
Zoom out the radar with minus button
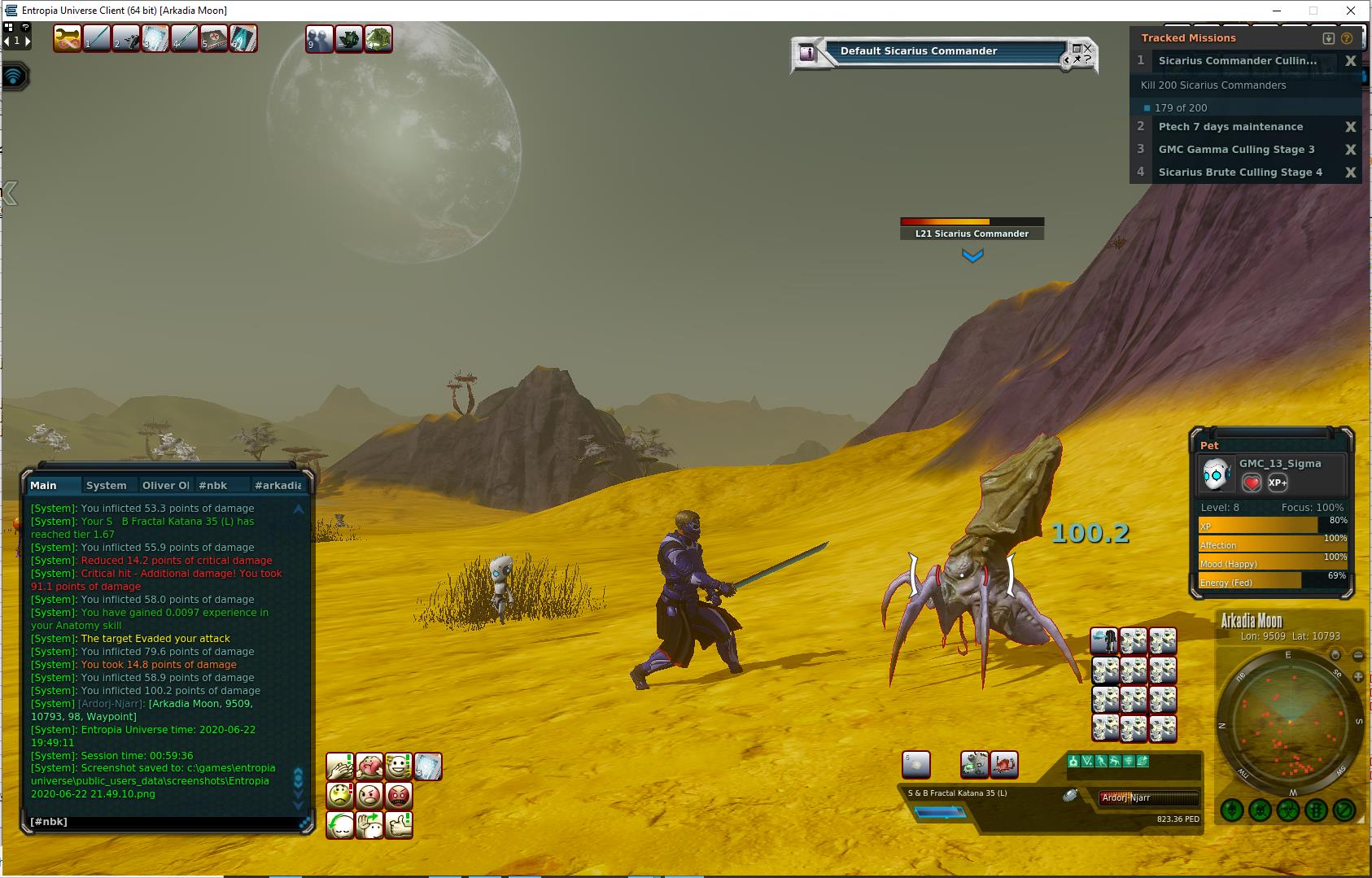(x=1357, y=655)
